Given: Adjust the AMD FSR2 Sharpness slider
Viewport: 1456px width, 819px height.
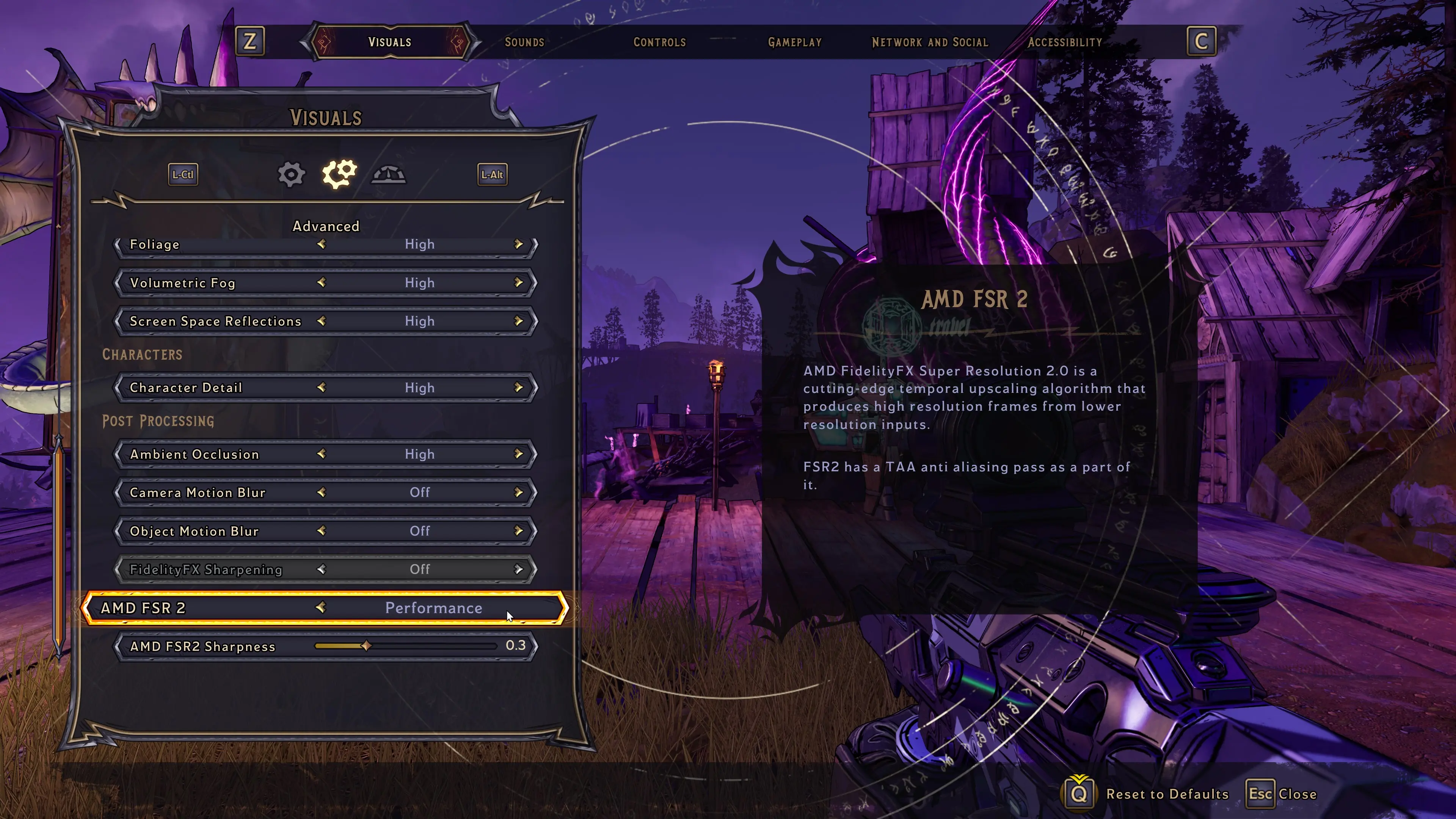Looking at the screenshot, I should pyautogui.click(x=366, y=646).
